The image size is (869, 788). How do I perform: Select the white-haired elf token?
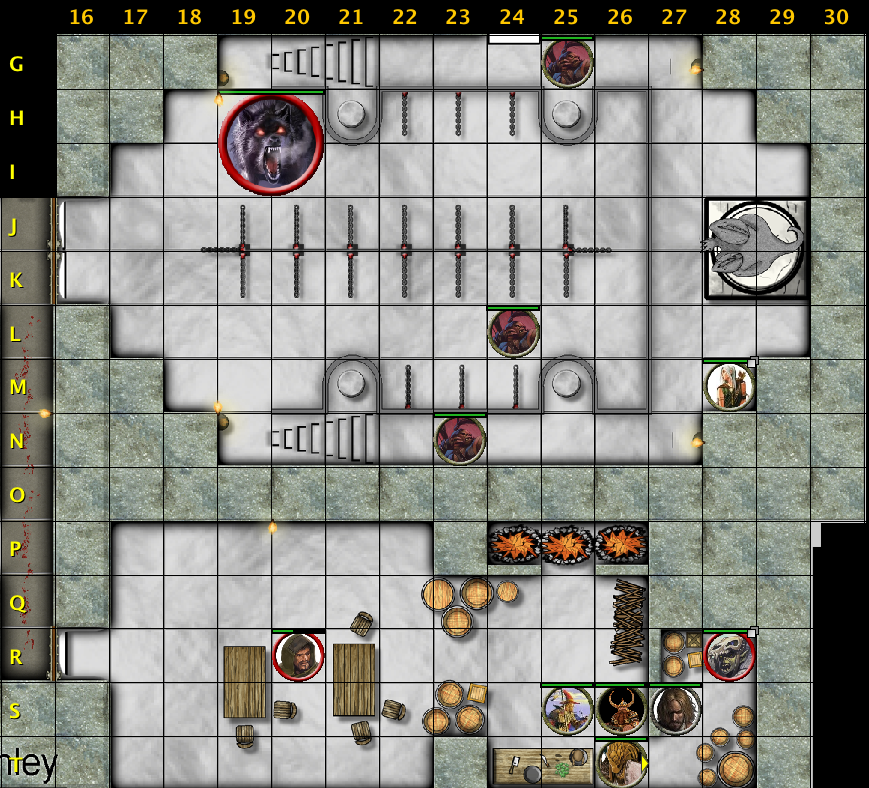coord(729,387)
